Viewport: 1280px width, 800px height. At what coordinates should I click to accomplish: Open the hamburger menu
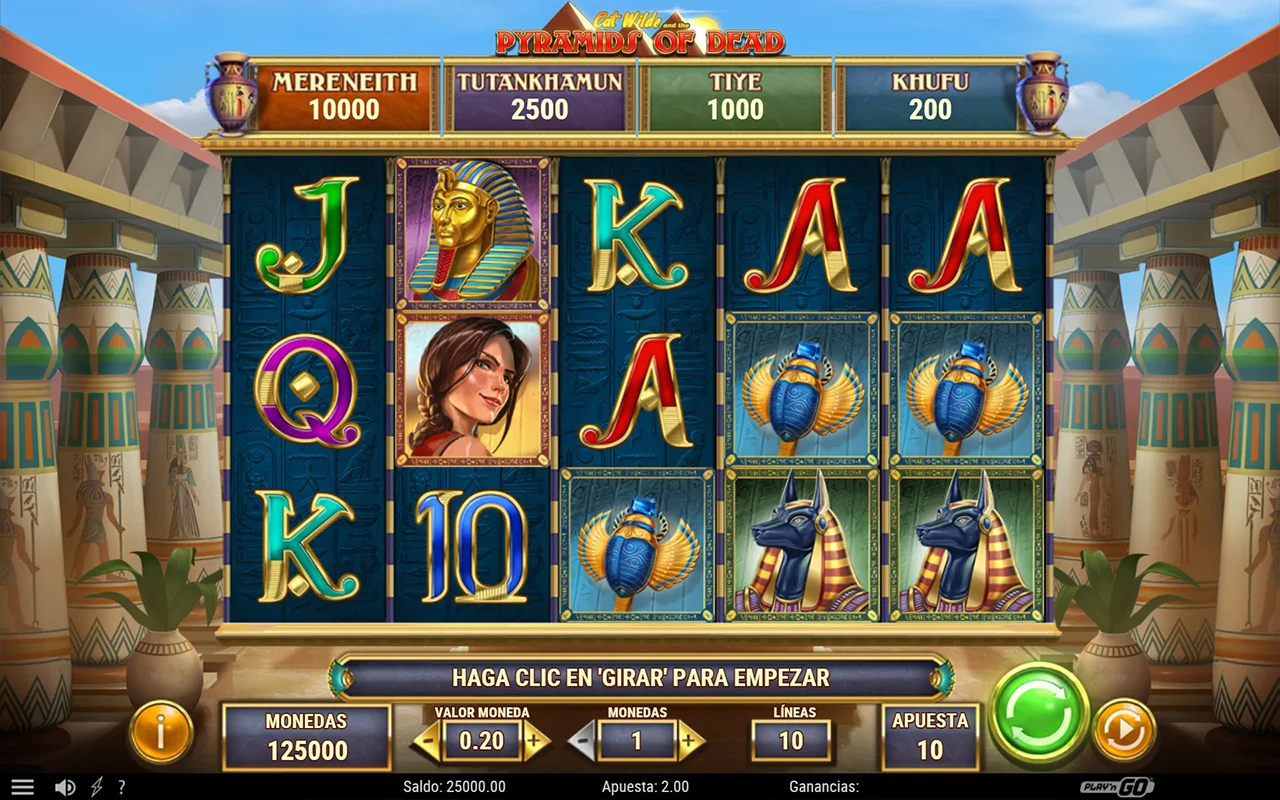coord(22,787)
